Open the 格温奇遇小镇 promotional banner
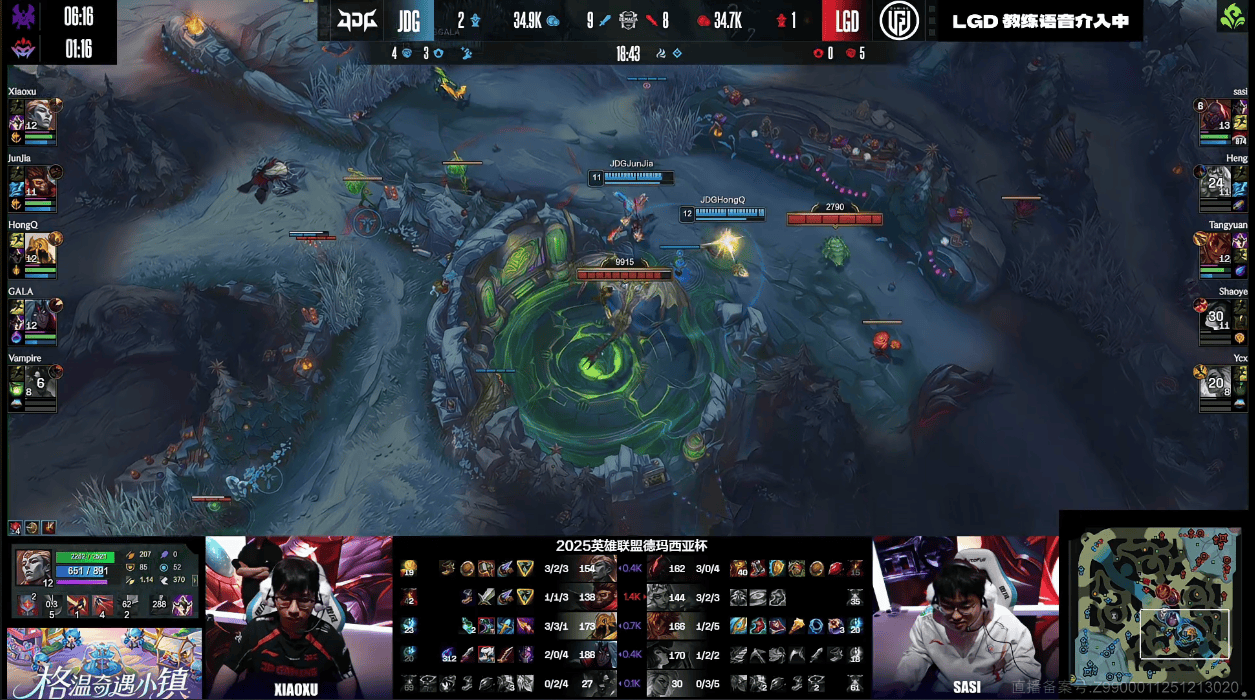 coord(104,663)
